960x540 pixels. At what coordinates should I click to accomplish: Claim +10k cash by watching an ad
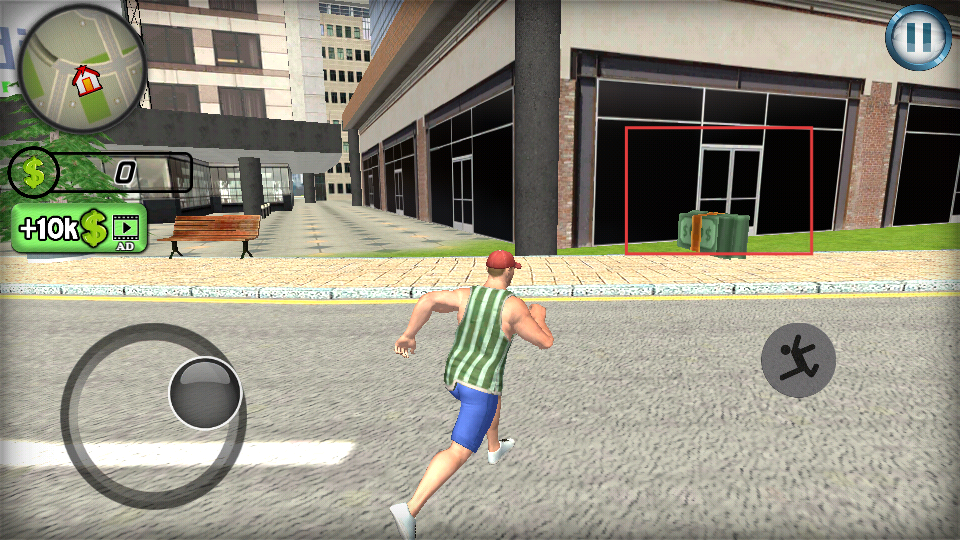(79, 228)
